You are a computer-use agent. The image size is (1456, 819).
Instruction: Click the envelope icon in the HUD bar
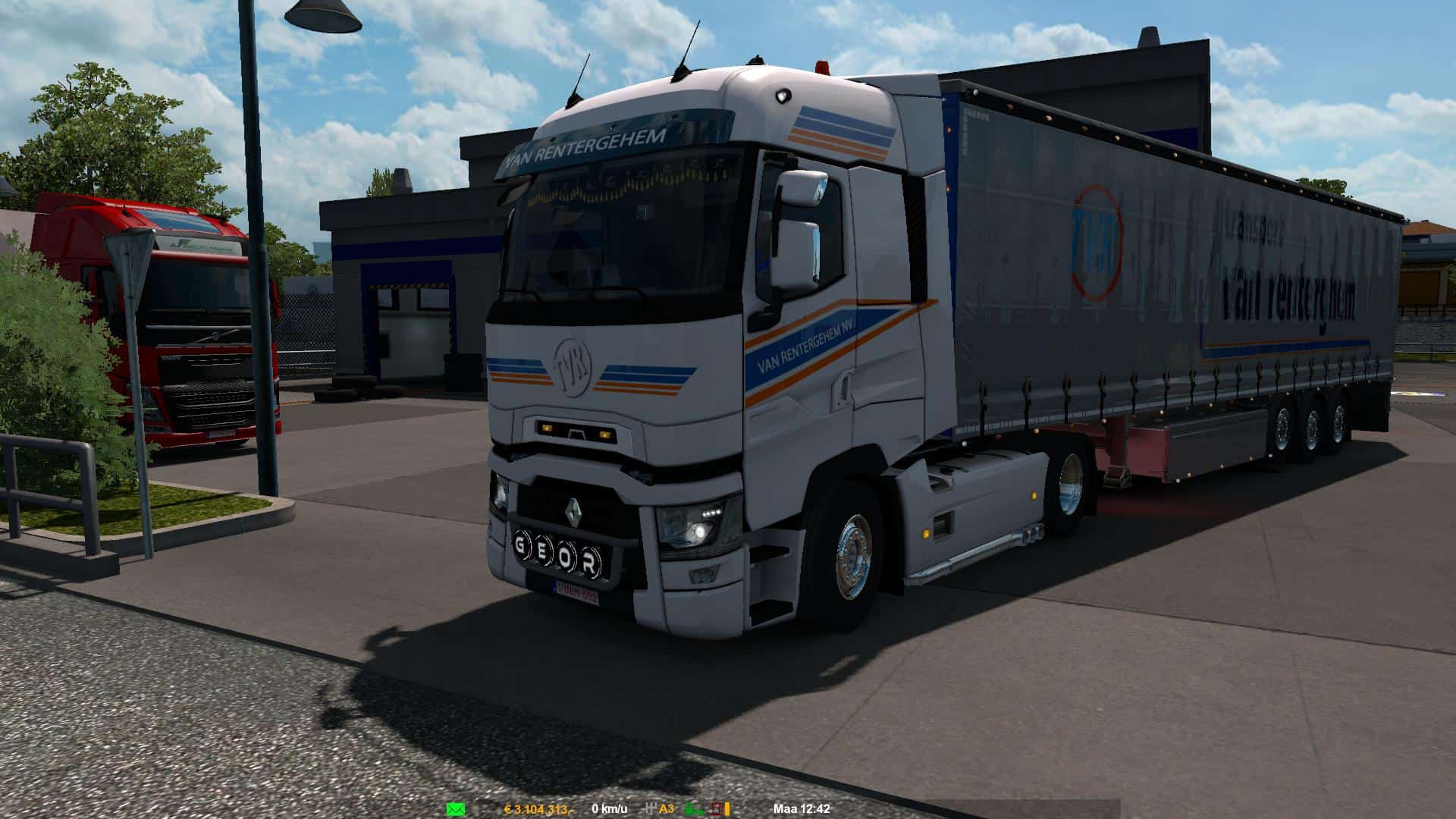coord(455,808)
